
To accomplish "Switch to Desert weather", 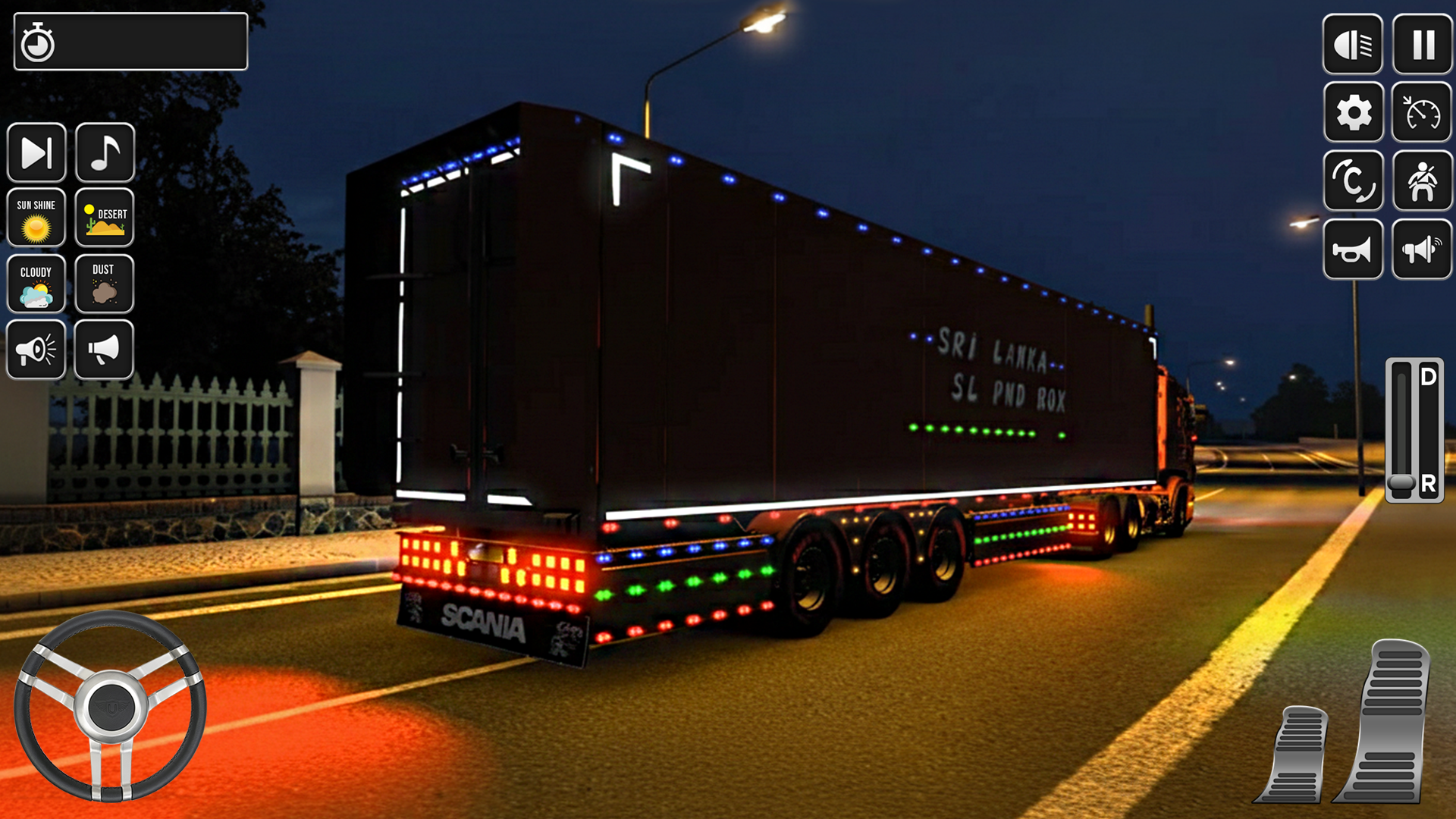I will point(105,219).
